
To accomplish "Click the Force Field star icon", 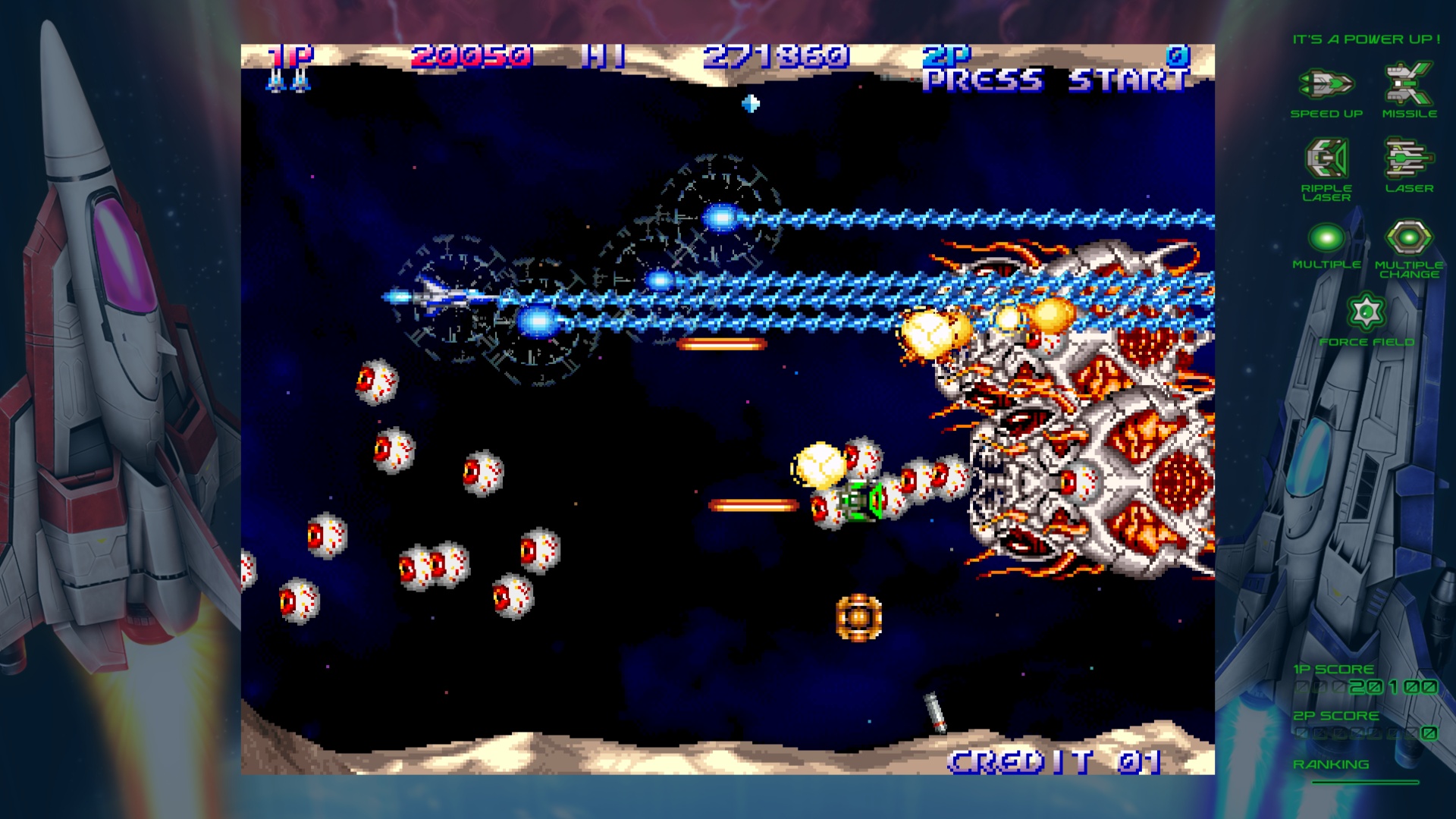I will pos(1366,312).
